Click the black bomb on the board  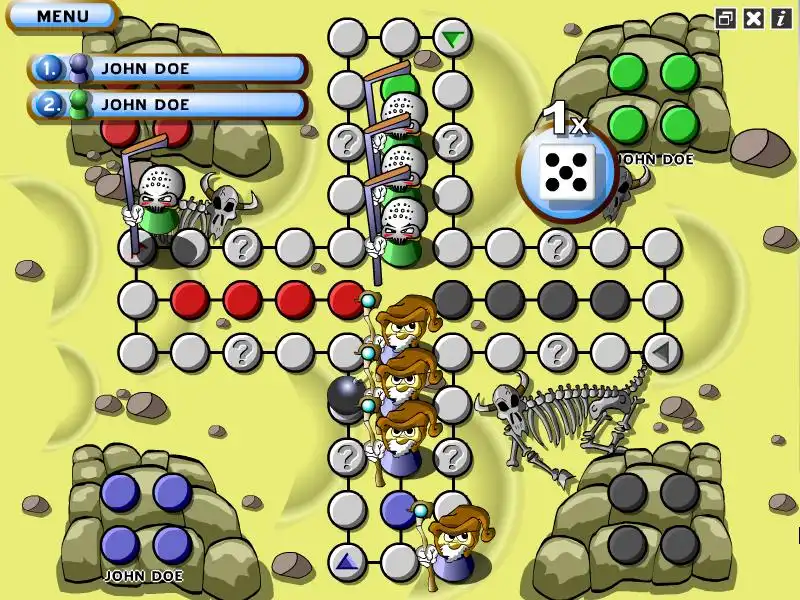(x=345, y=396)
